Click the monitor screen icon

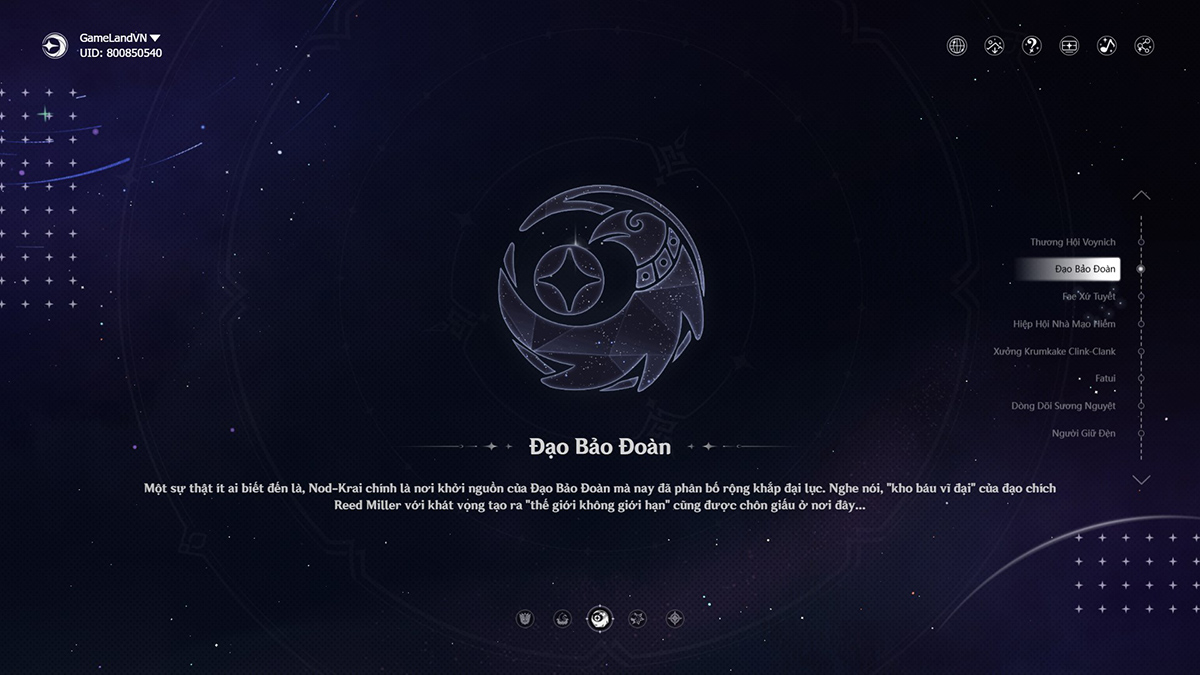pos(1069,46)
